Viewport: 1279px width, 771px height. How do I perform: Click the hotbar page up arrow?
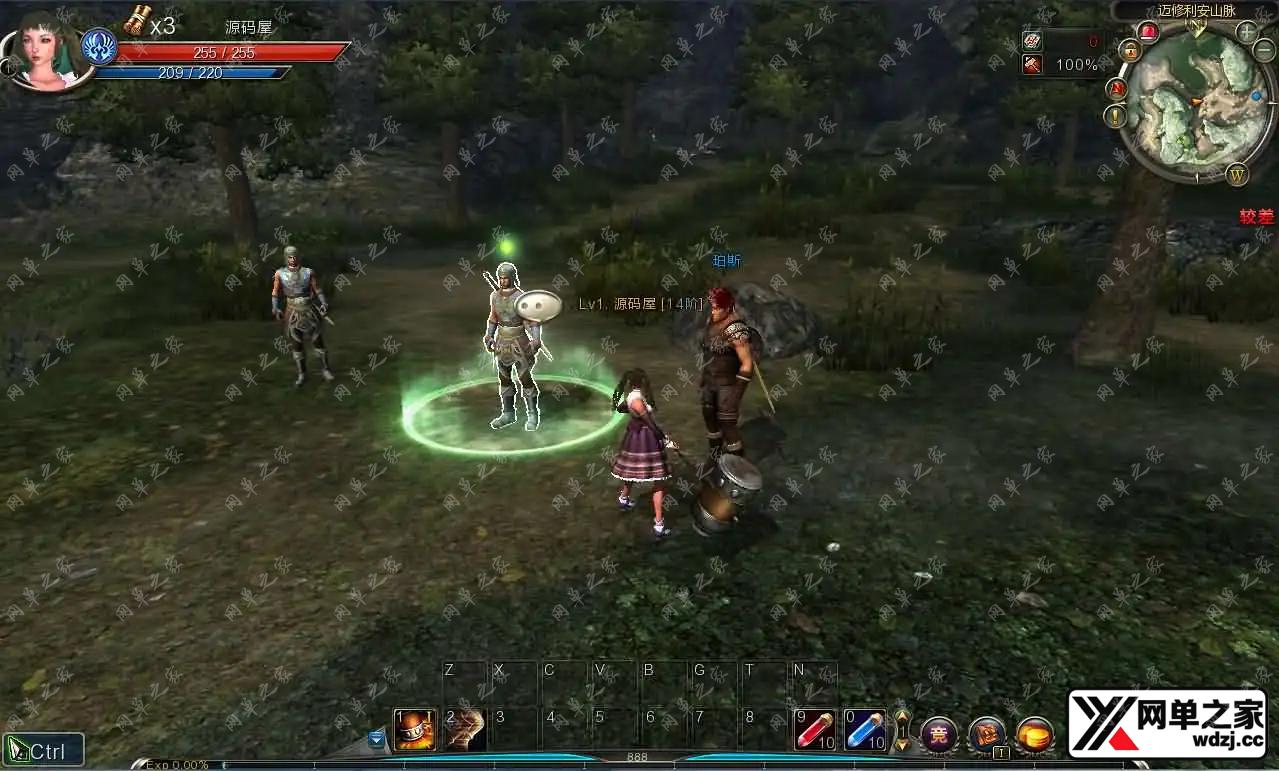902,718
